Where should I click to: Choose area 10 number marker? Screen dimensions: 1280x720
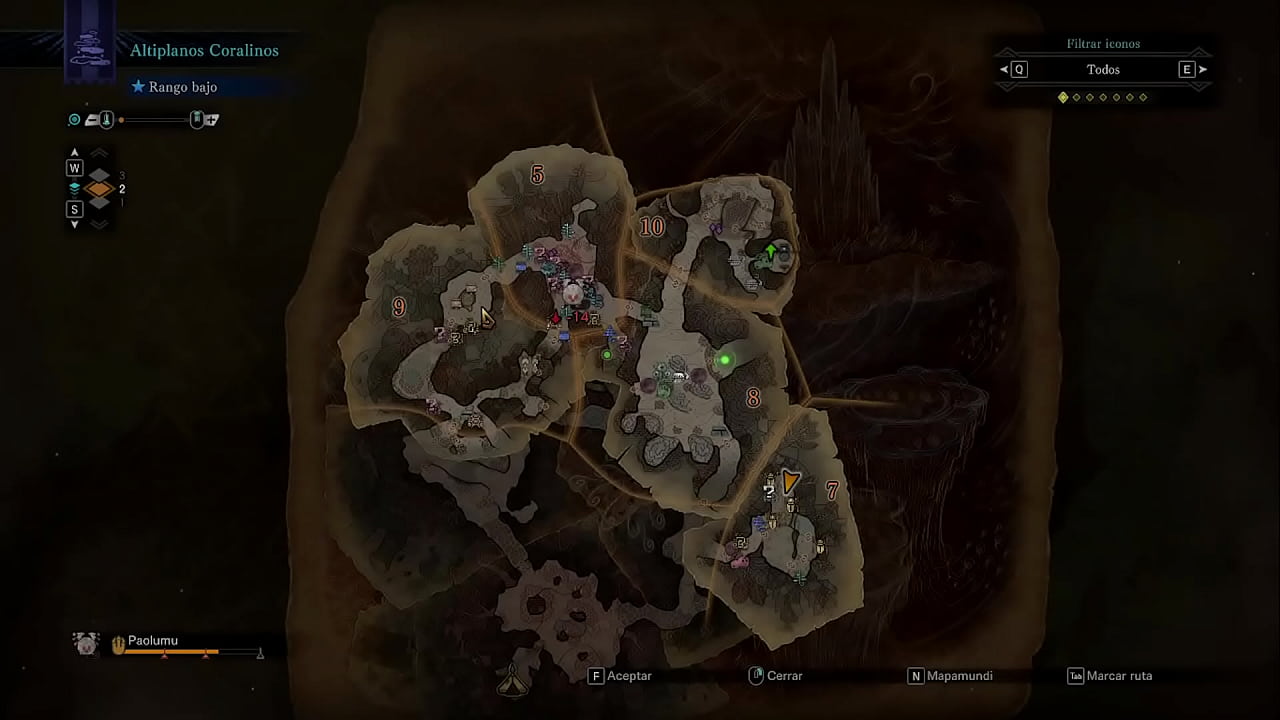pos(652,227)
